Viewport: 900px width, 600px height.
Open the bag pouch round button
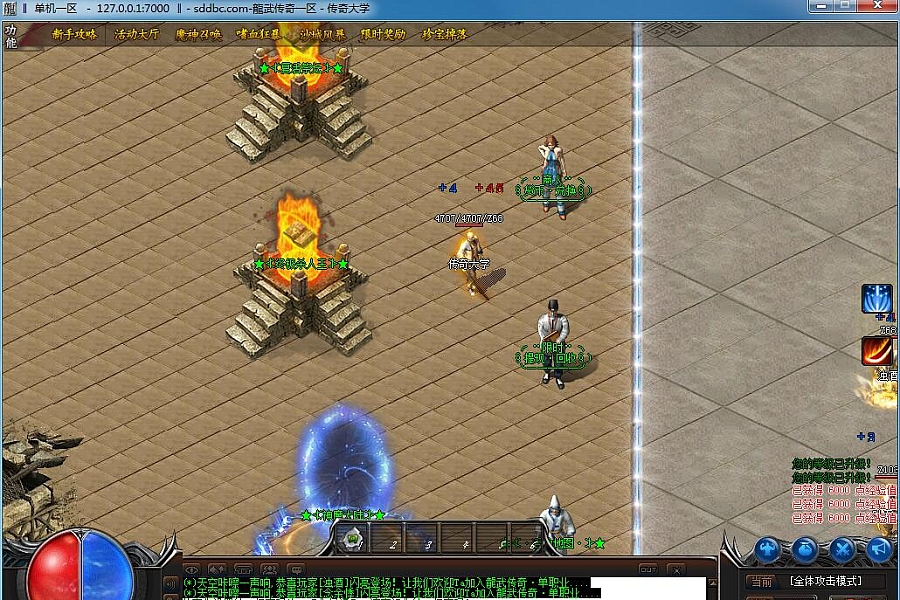pyautogui.click(x=806, y=548)
